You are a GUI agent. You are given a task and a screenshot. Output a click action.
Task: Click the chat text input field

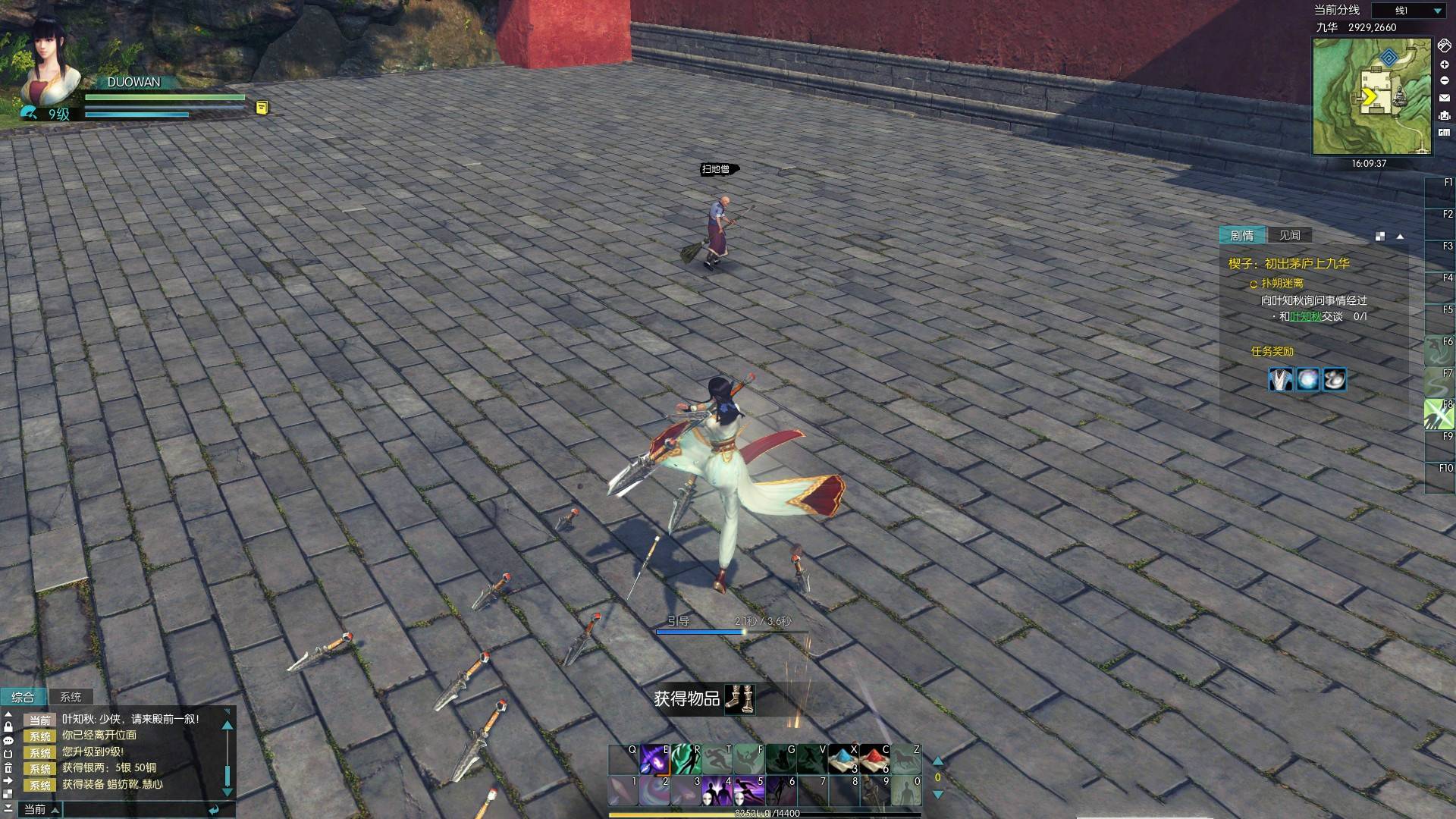click(x=136, y=809)
